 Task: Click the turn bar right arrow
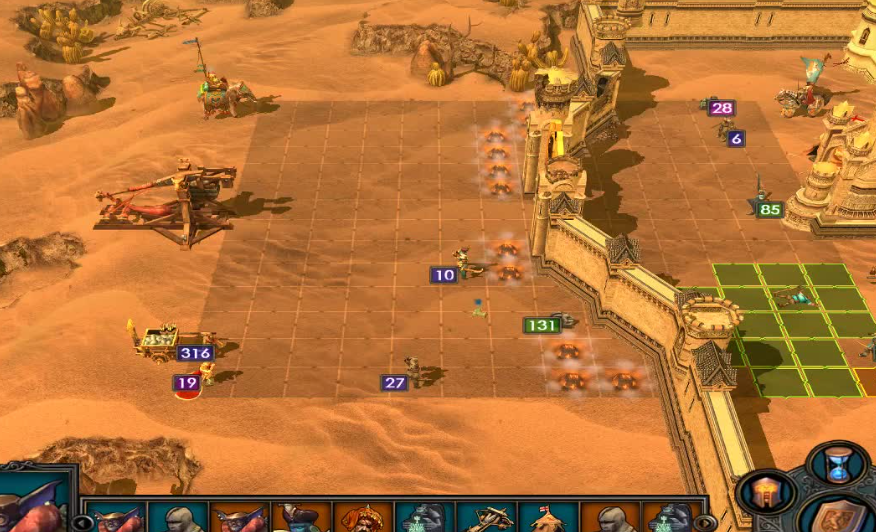pyautogui.click(x=705, y=522)
